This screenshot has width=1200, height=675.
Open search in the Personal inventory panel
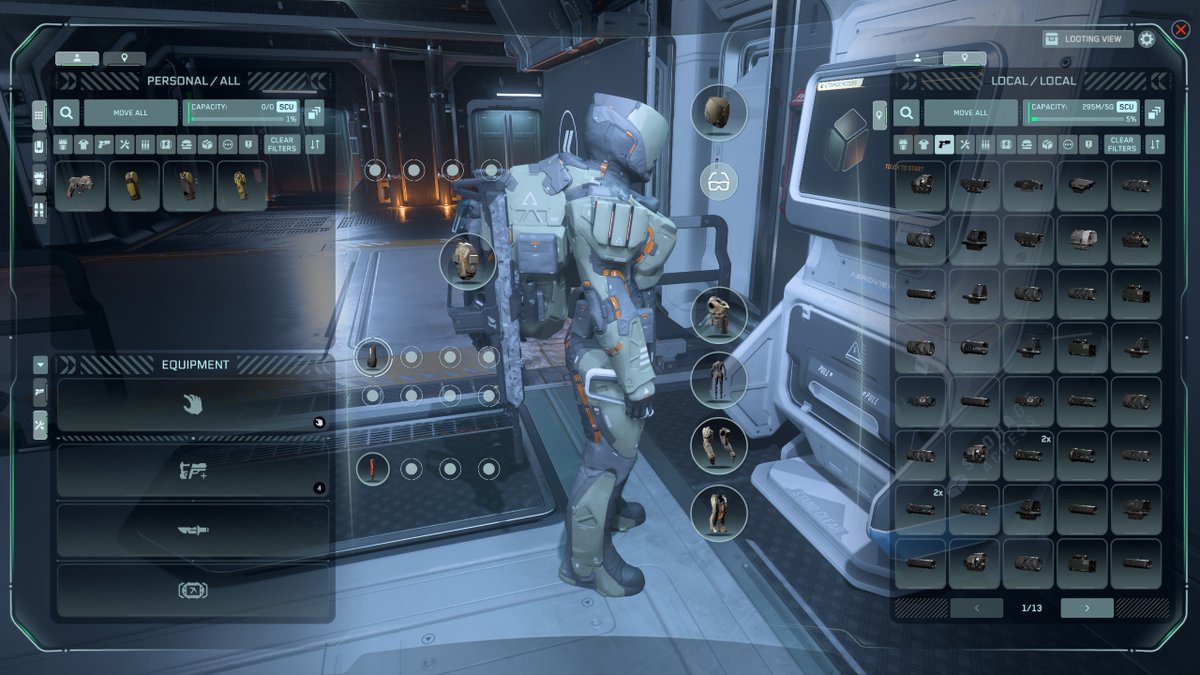pos(67,113)
